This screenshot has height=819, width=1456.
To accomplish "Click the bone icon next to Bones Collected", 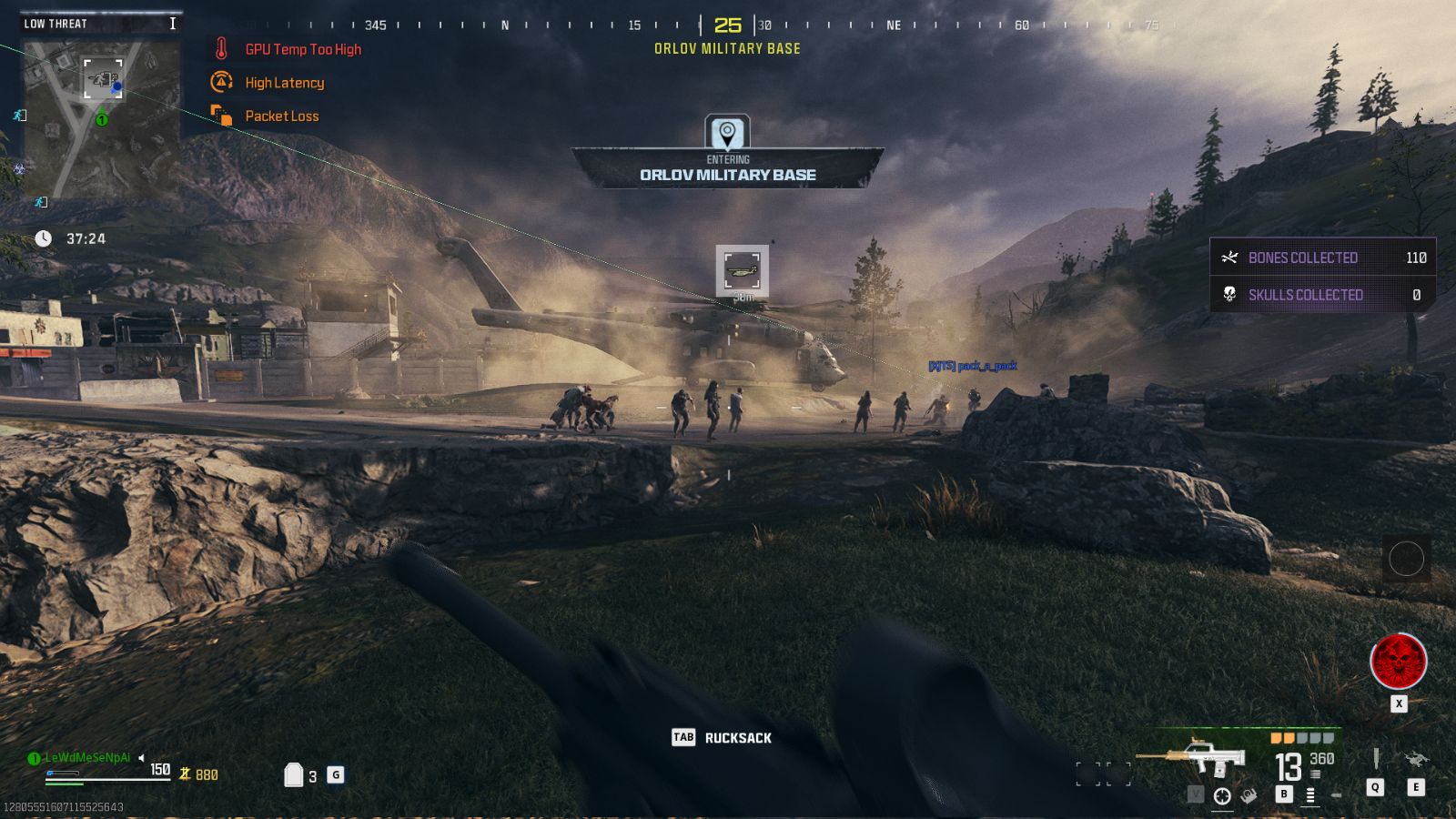I will 1230,258.
